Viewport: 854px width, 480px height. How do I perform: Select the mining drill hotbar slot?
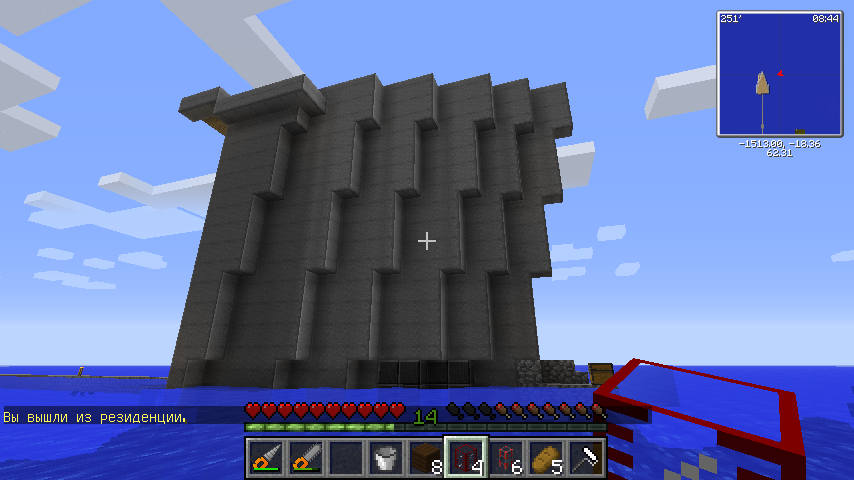(x=265, y=459)
